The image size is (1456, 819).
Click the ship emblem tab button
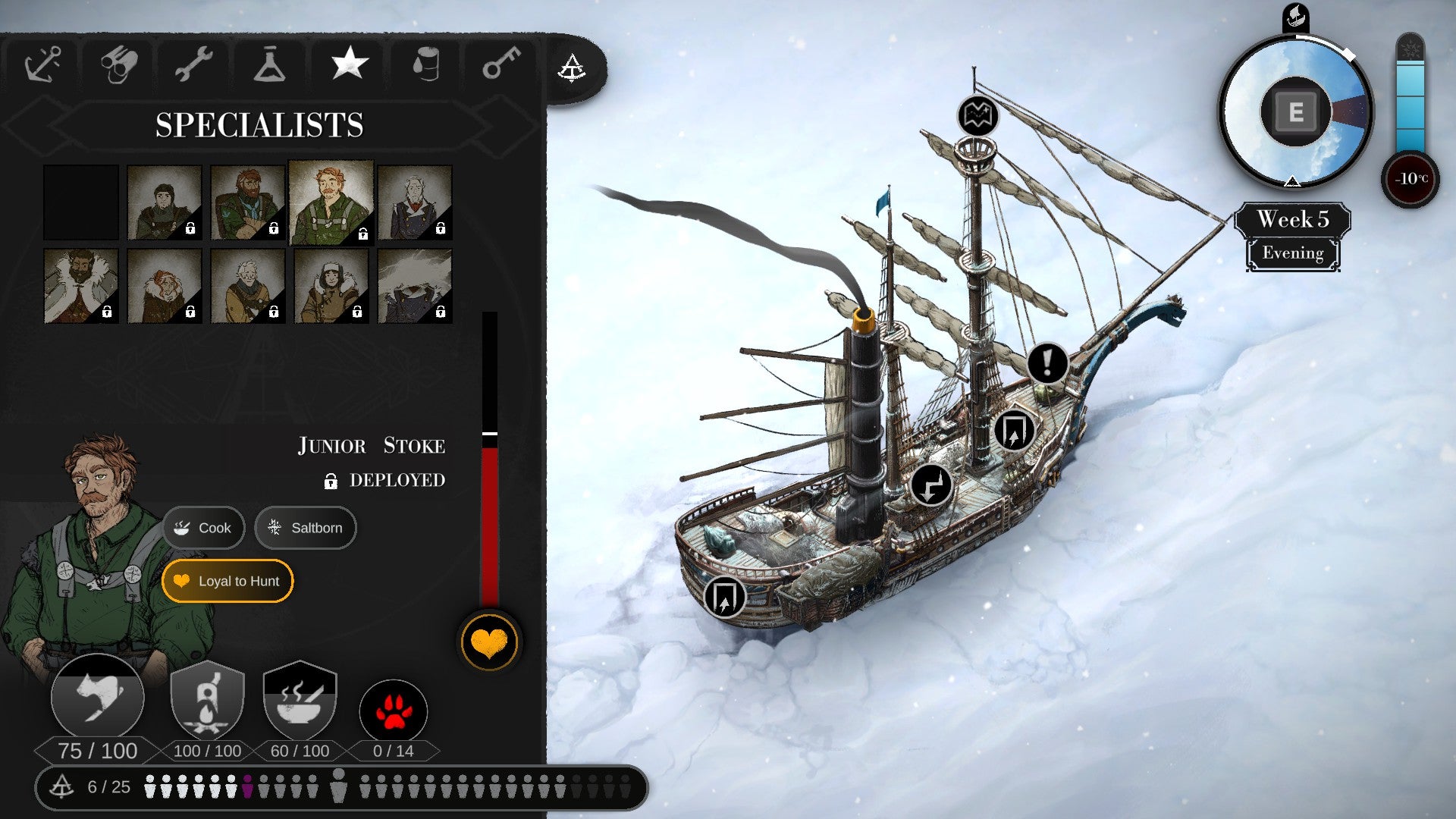coord(572,69)
